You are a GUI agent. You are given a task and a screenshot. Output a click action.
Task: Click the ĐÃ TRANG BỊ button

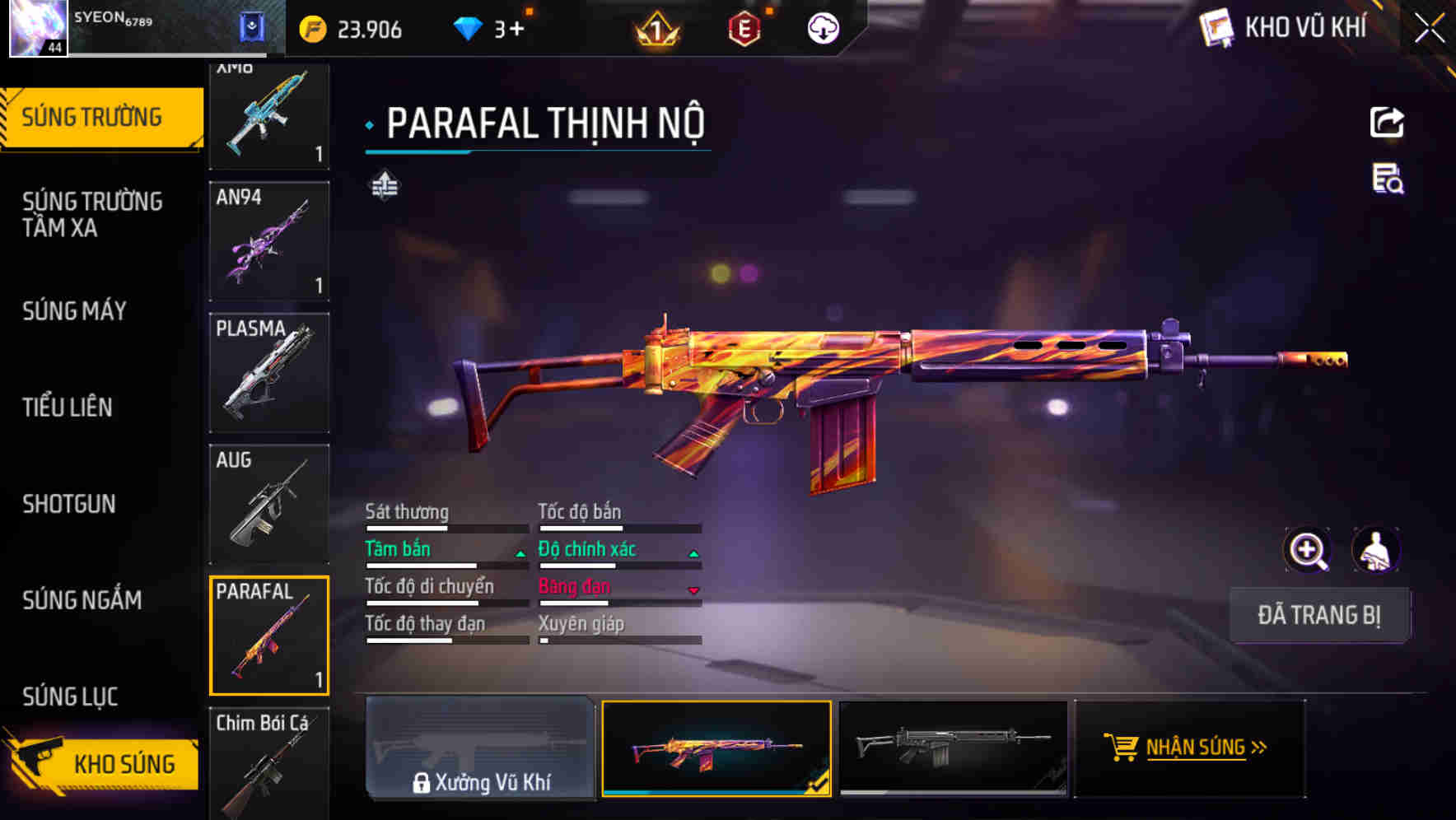1320,615
